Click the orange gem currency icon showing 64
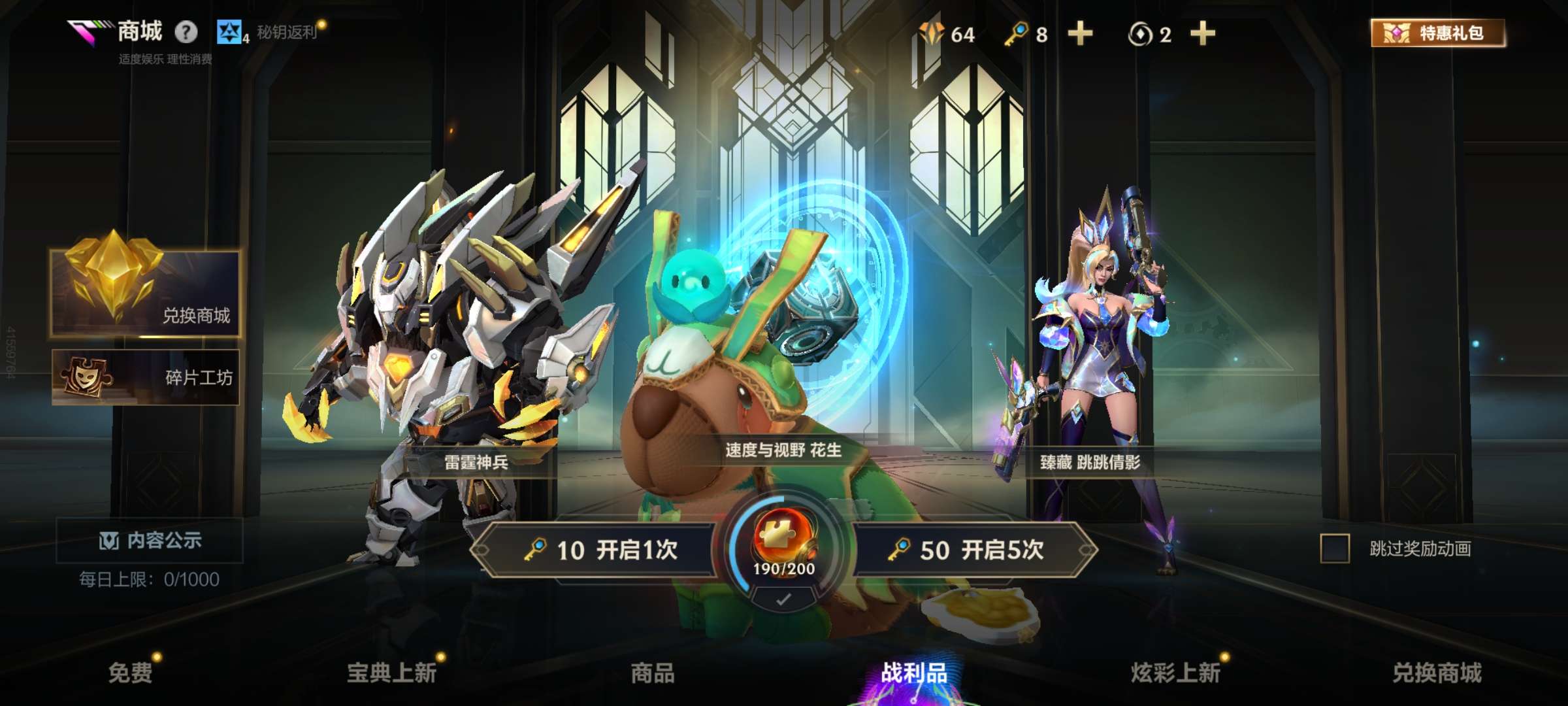This screenshot has width=1568, height=706. pyautogui.click(x=931, y=35)
